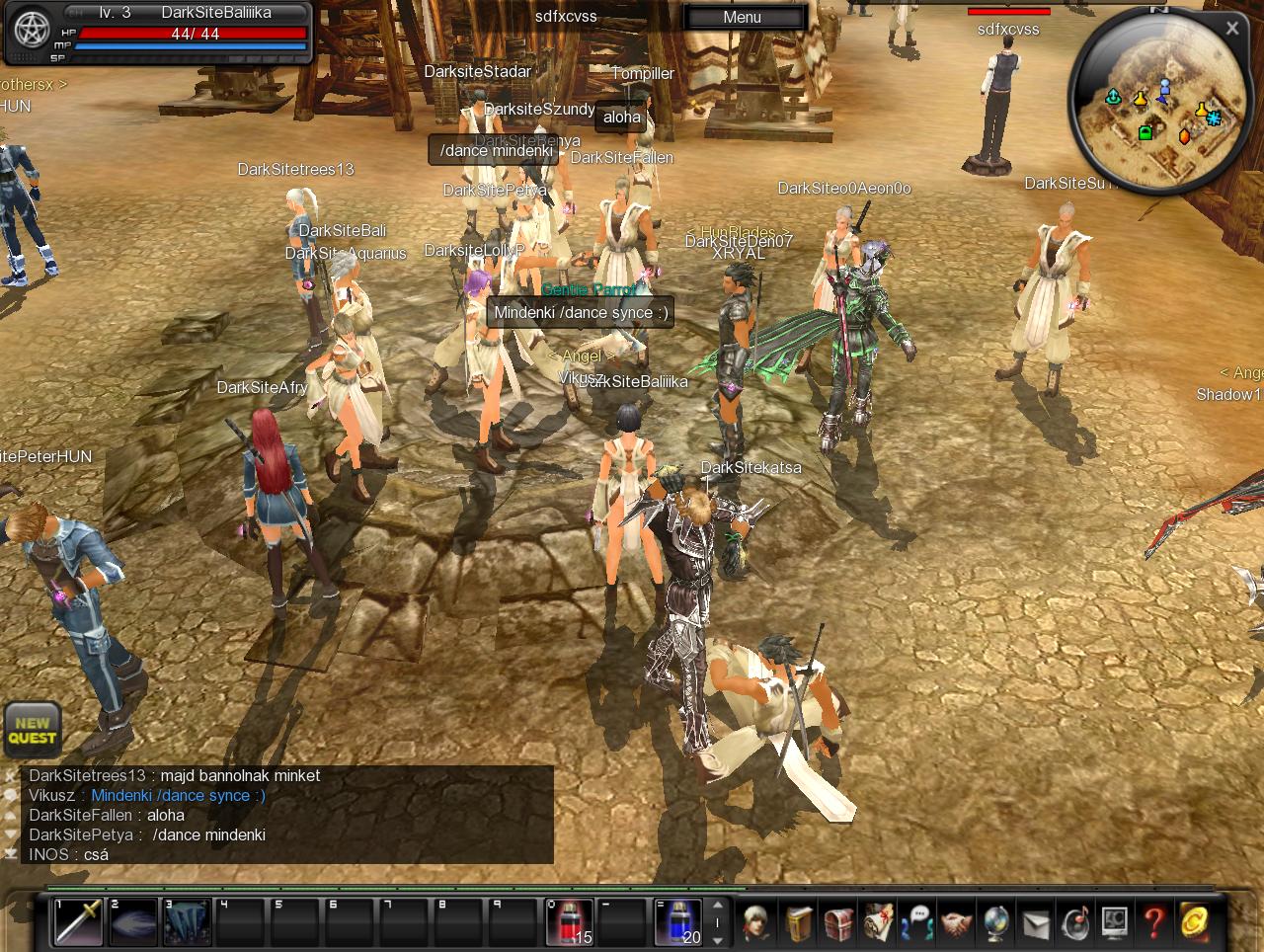Viewport: 1264px width, 952px height.
Task: Use the blue mana potion
Action: coord(678,921)
